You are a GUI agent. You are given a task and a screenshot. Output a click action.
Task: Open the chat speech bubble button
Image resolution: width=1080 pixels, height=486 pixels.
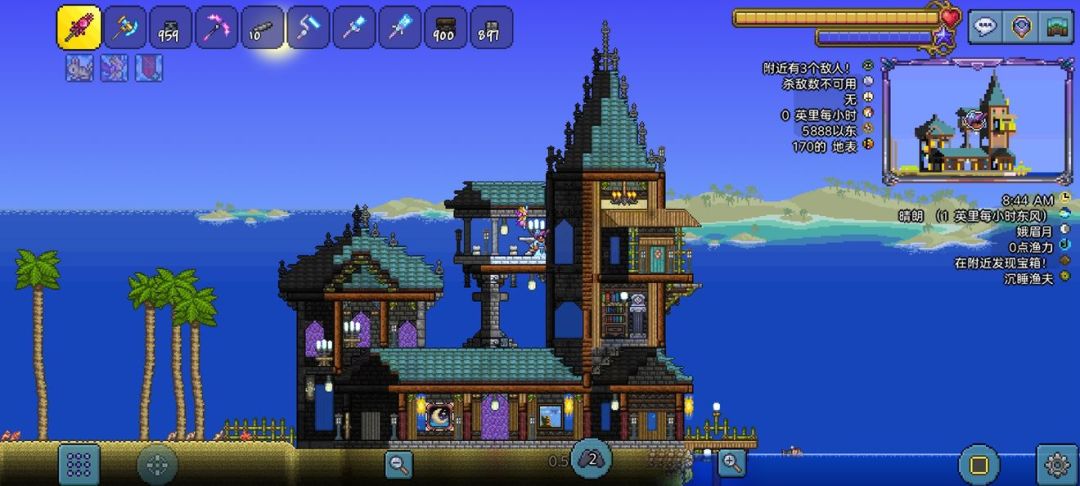pos(986,27)
